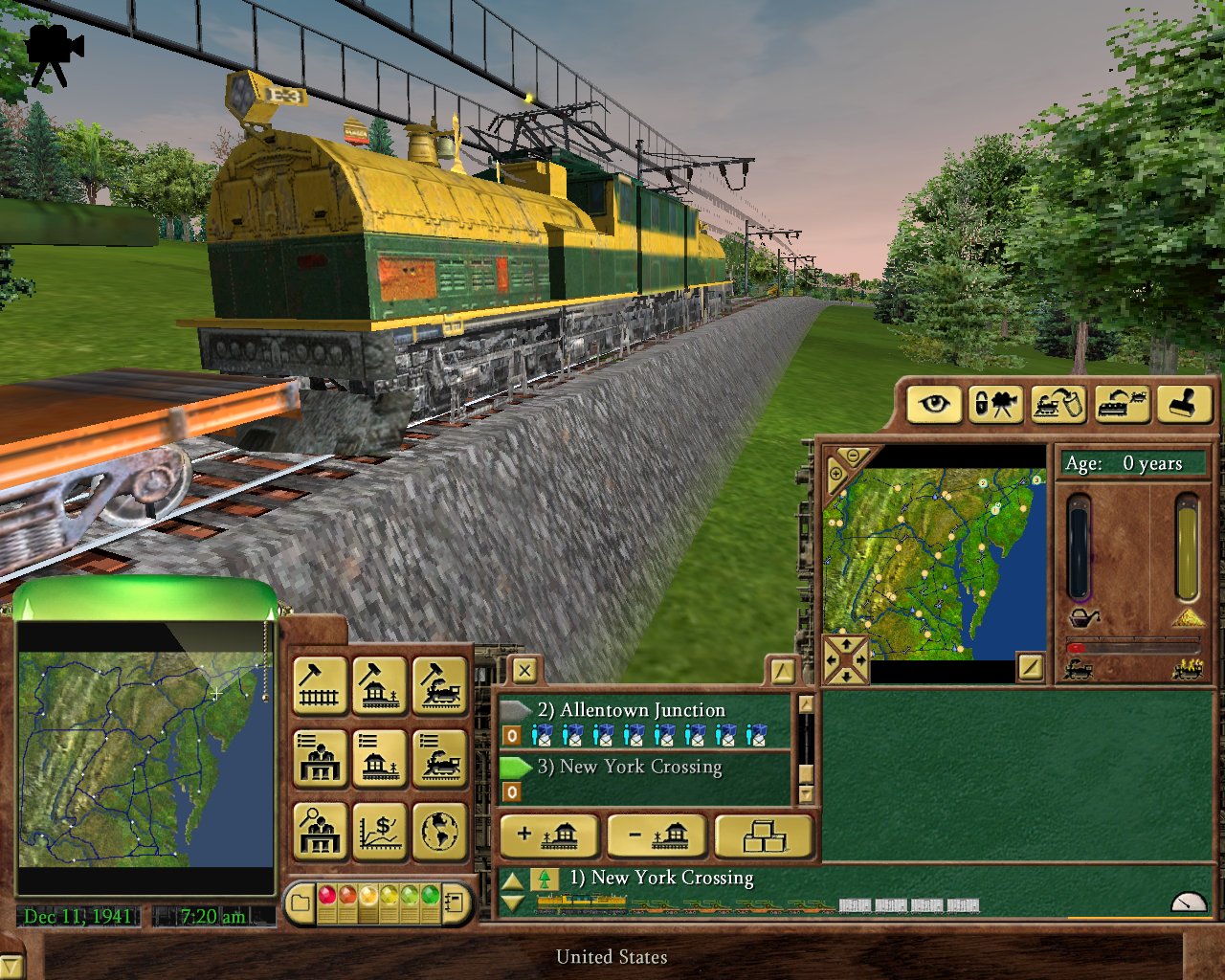Toggle the locked camera button
Image resolution: width=1225 pixels, height=980 pixels.
click(995, 404)
